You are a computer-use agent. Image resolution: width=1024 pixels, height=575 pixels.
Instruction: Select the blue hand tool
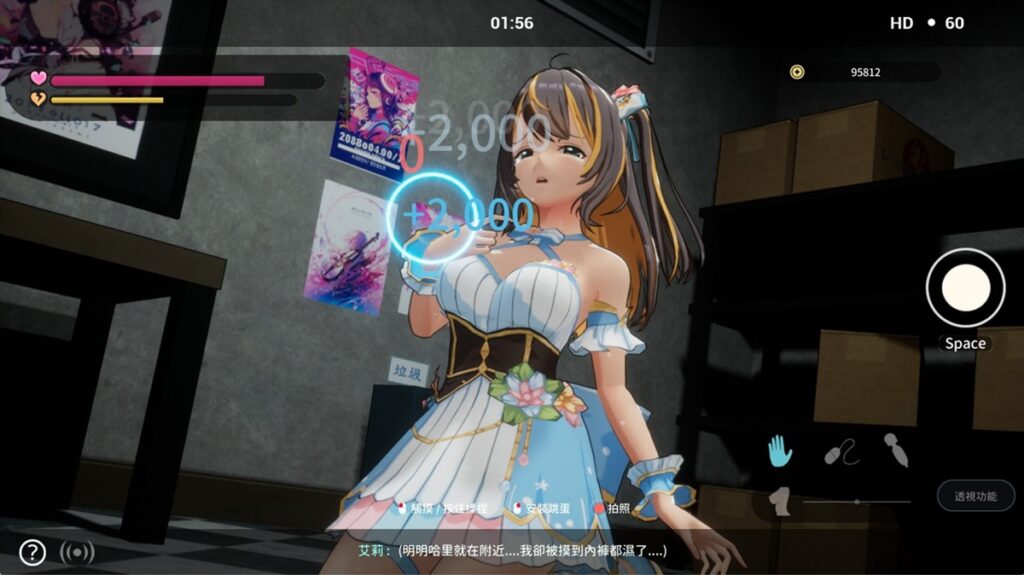(x=779, y=451)
